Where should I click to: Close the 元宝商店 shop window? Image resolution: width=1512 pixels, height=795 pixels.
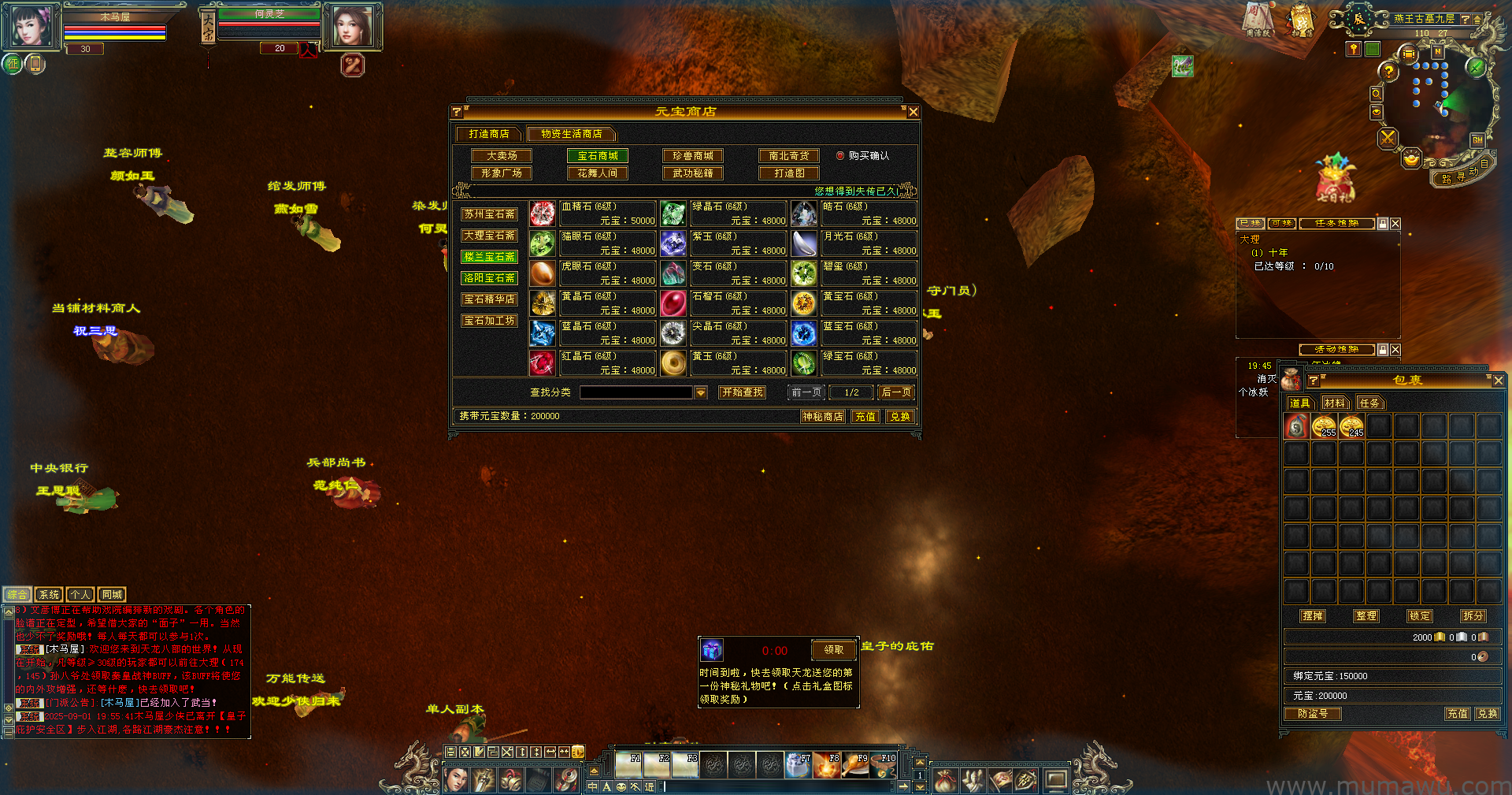(x=913, y=112)
